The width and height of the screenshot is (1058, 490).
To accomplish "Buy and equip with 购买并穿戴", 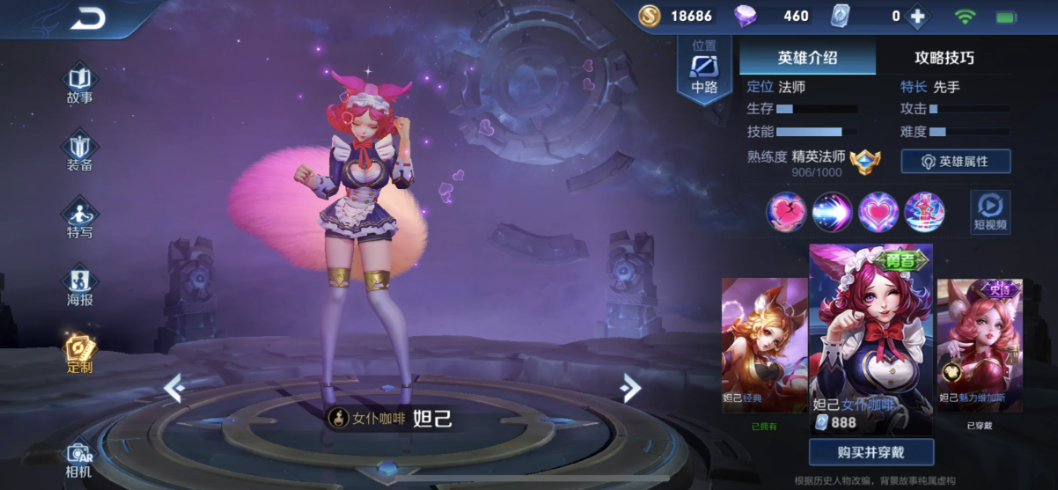I will pos(871,452).
